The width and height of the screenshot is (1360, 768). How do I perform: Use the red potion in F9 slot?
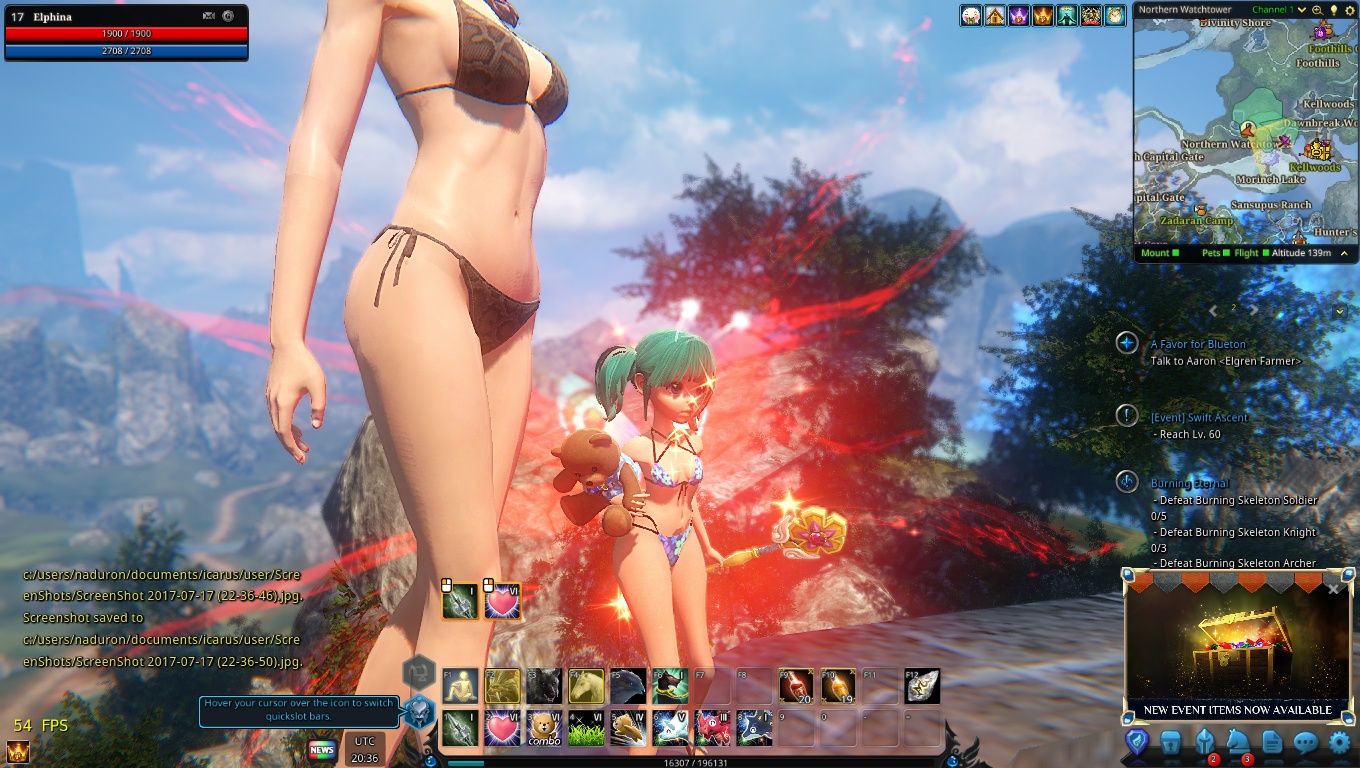click(796, 686)
